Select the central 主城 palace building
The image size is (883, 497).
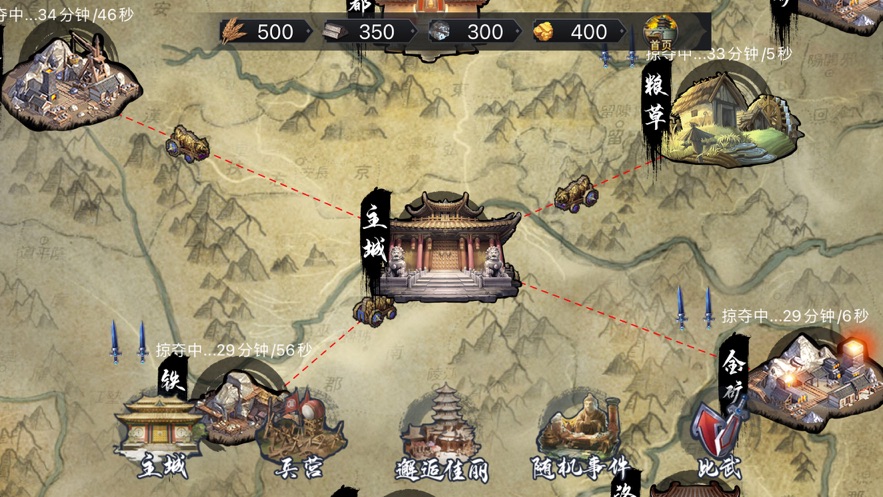454,250
